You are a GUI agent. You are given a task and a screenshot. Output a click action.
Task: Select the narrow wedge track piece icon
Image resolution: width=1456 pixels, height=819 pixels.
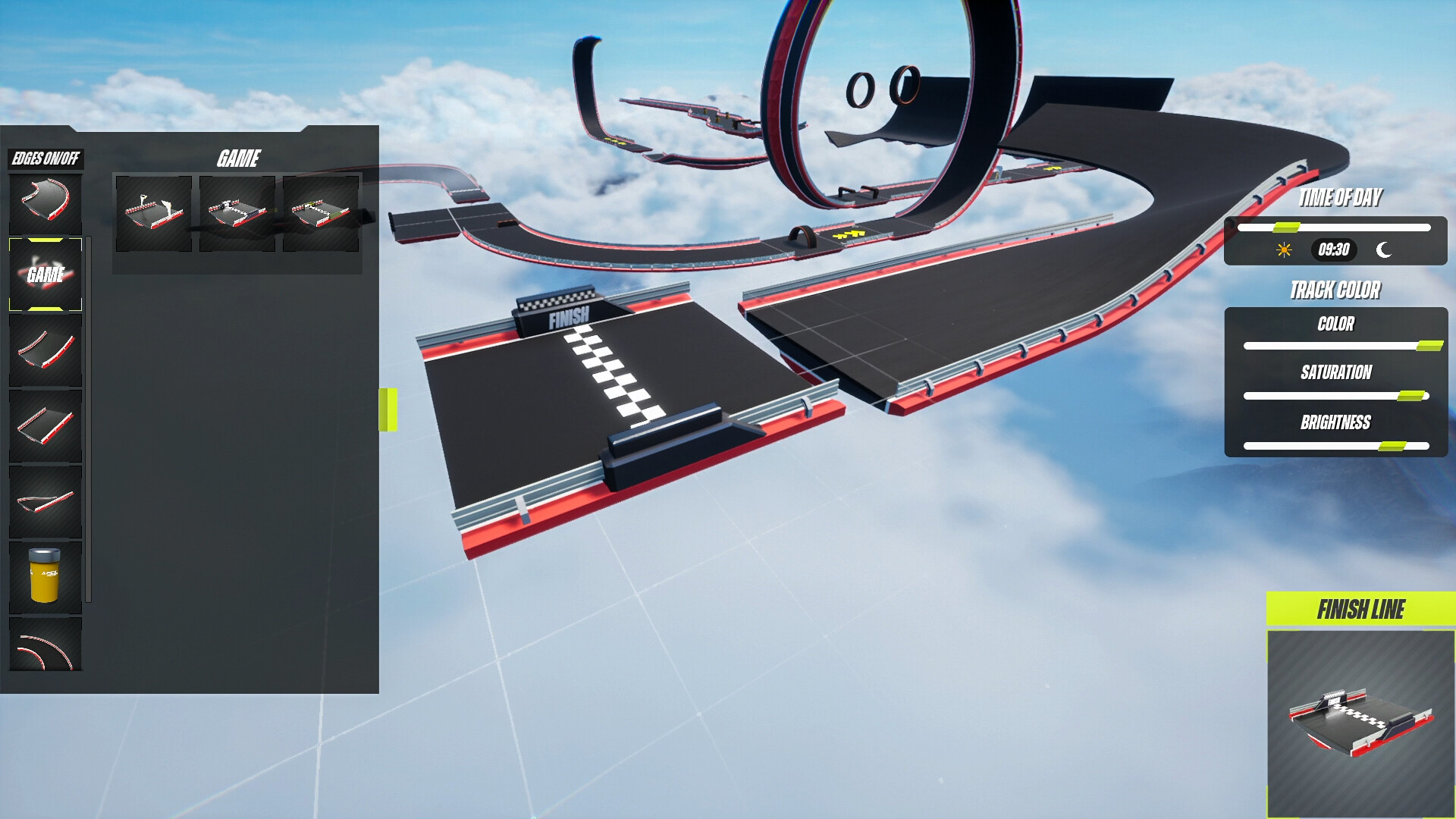[x=45, y=500]
